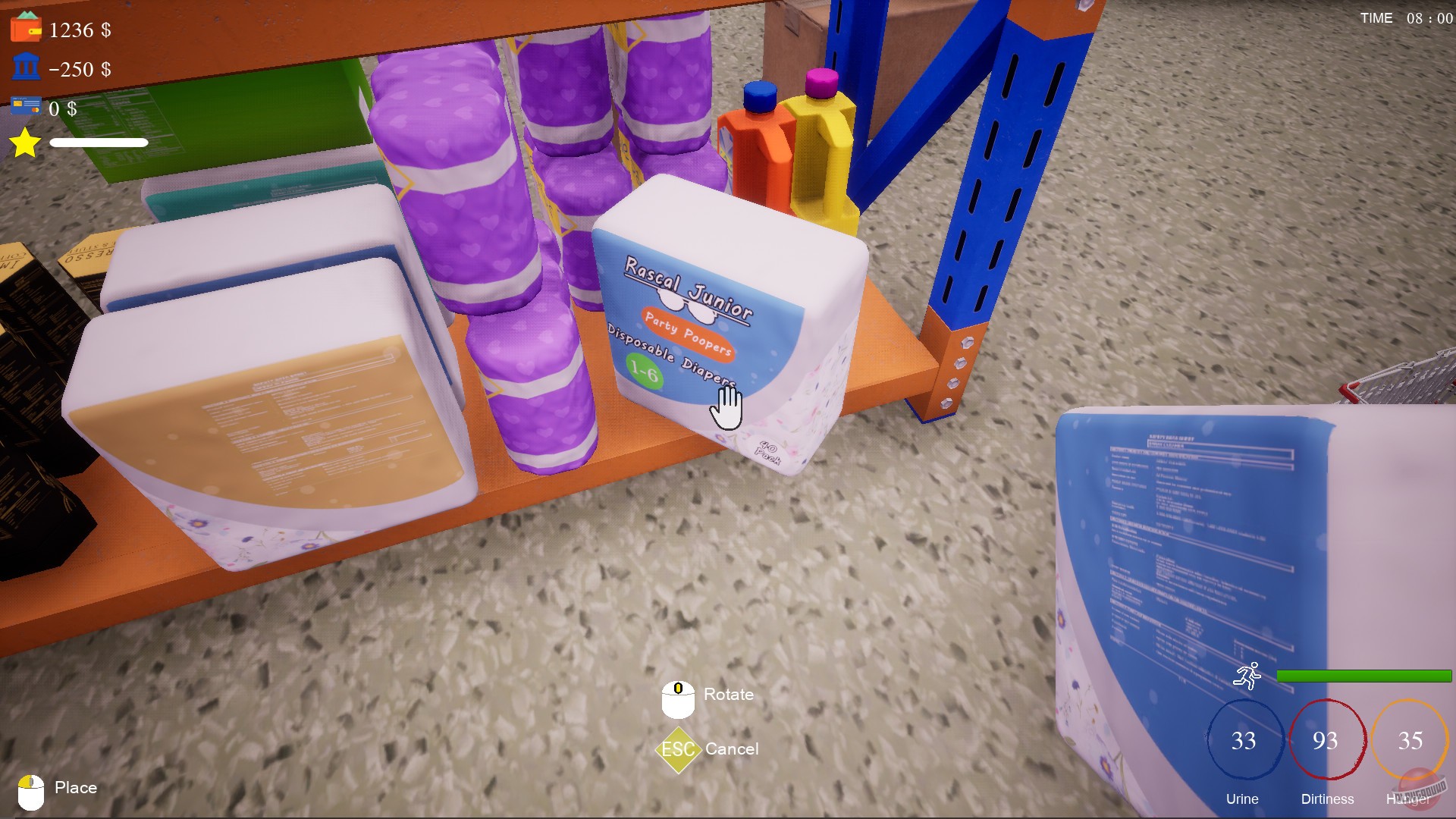Image resolution: width=1456 pixels, height=819 pixels.
Task: Click the ESC Cancel diamond icon
Action: pyautogui.click(x=677, y=750)
